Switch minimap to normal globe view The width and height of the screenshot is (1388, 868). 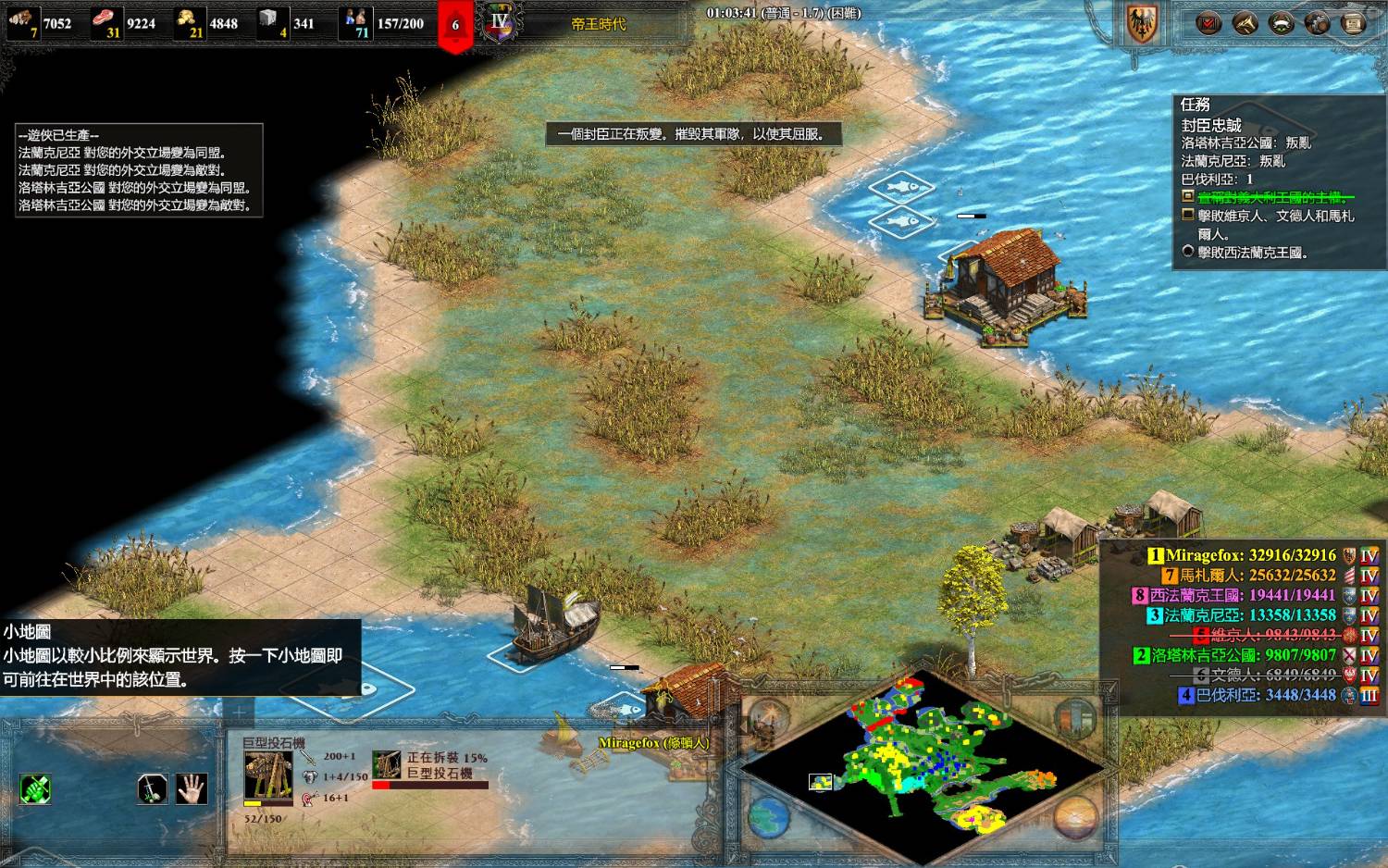pyautogui.click(x=768, y=817)
